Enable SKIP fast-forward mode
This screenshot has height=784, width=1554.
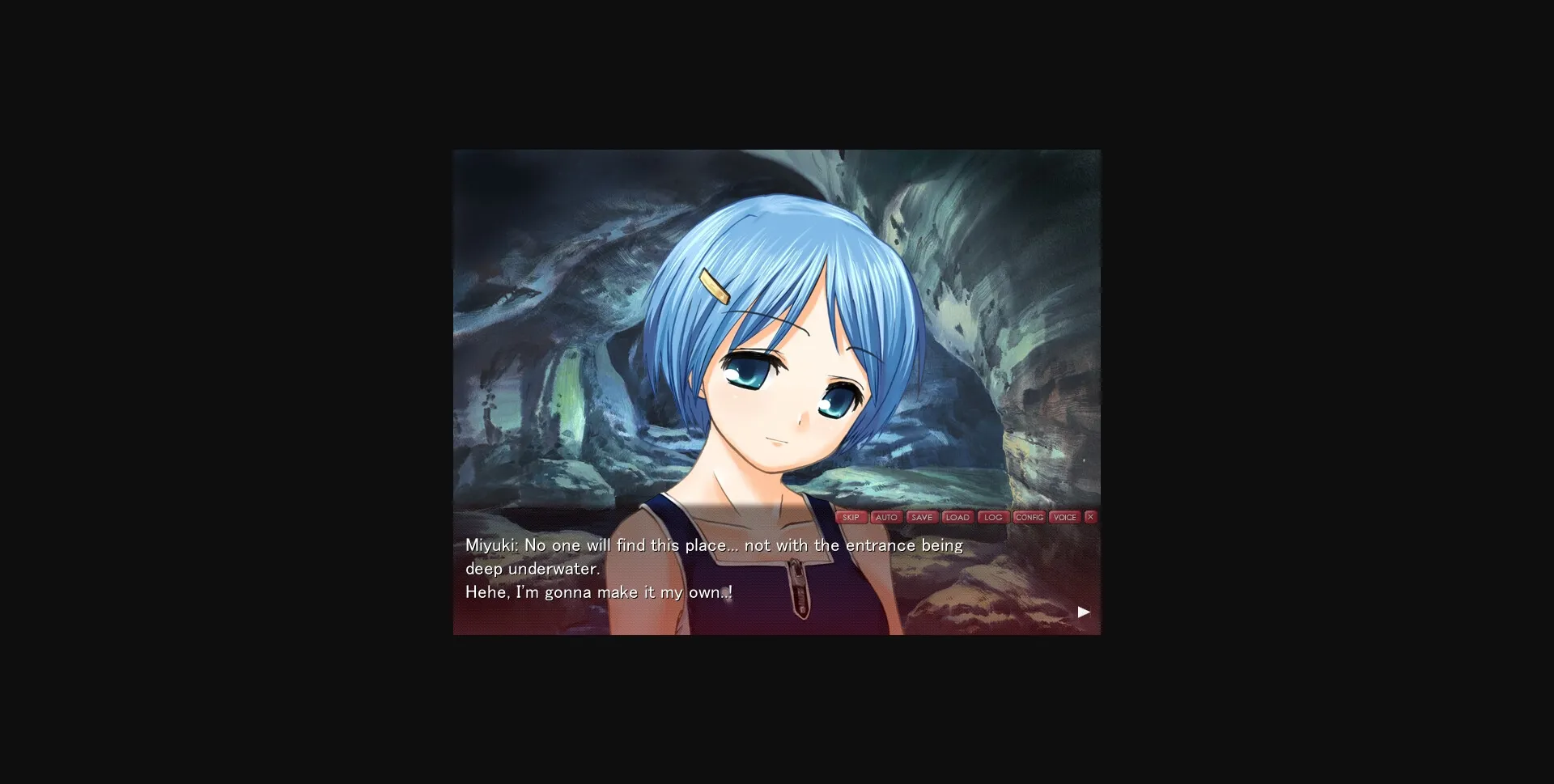851,517
